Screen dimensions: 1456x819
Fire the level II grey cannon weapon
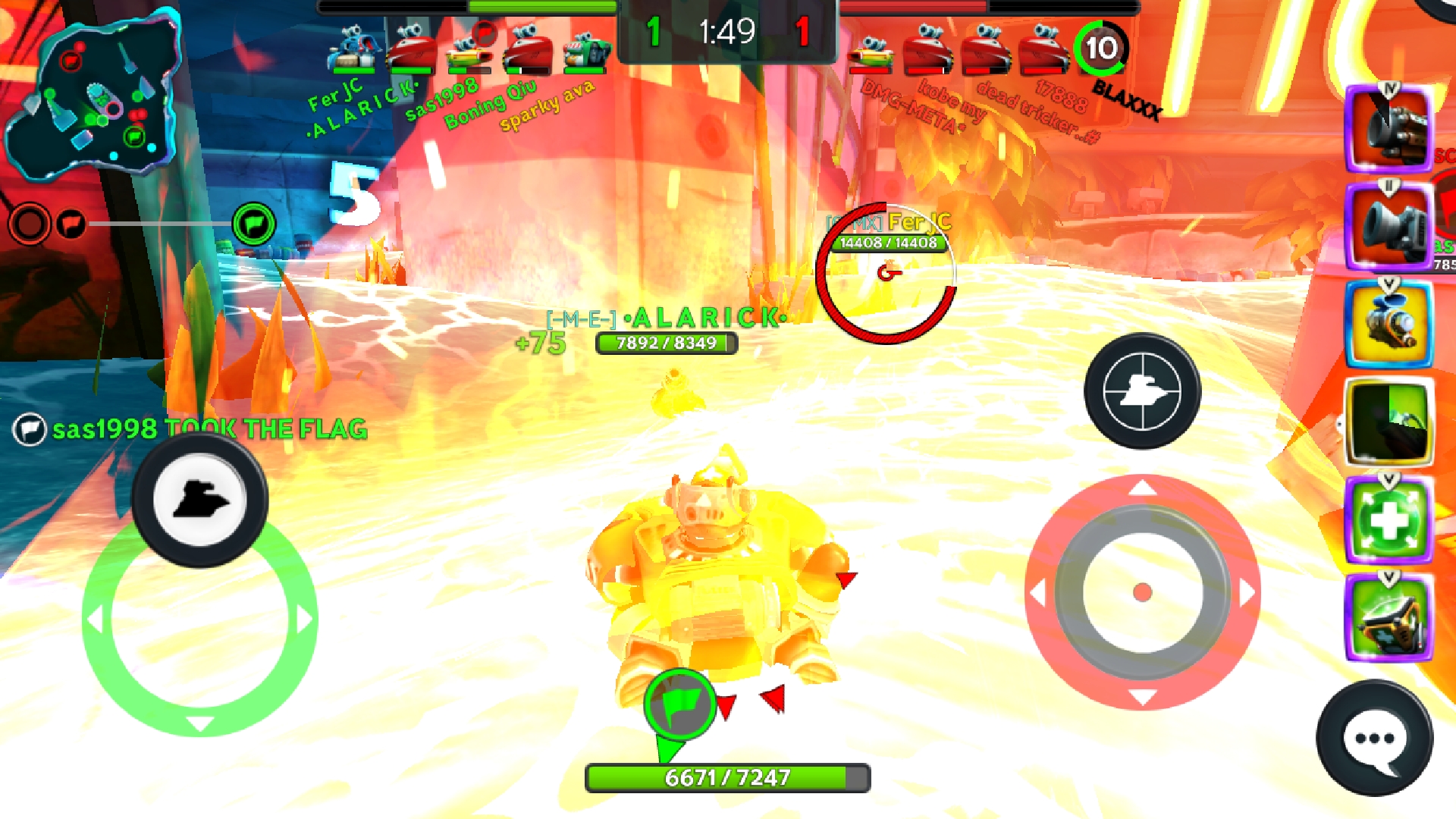pos(1388,226)
